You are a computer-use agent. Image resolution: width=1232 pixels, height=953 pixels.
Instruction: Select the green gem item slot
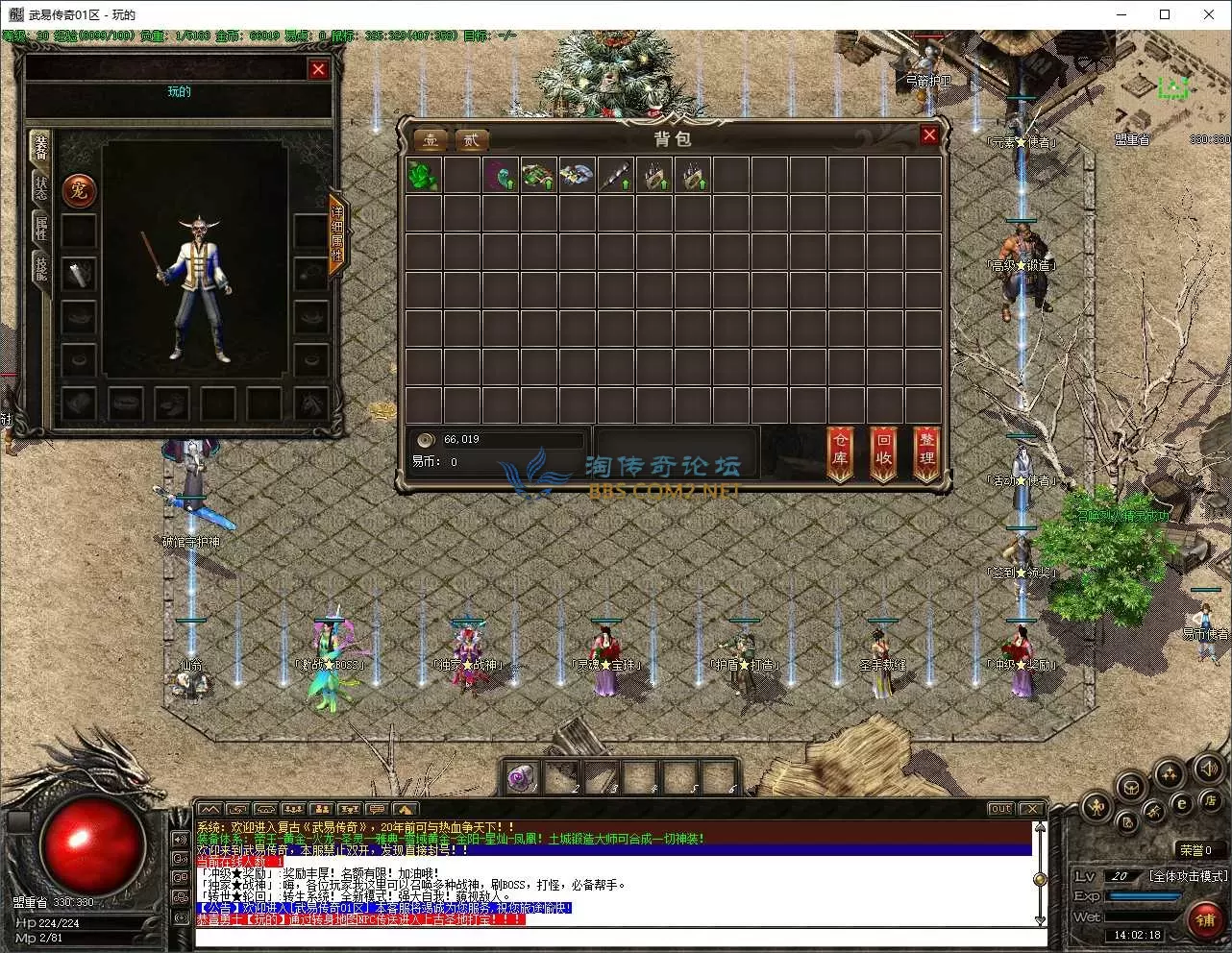423,176
